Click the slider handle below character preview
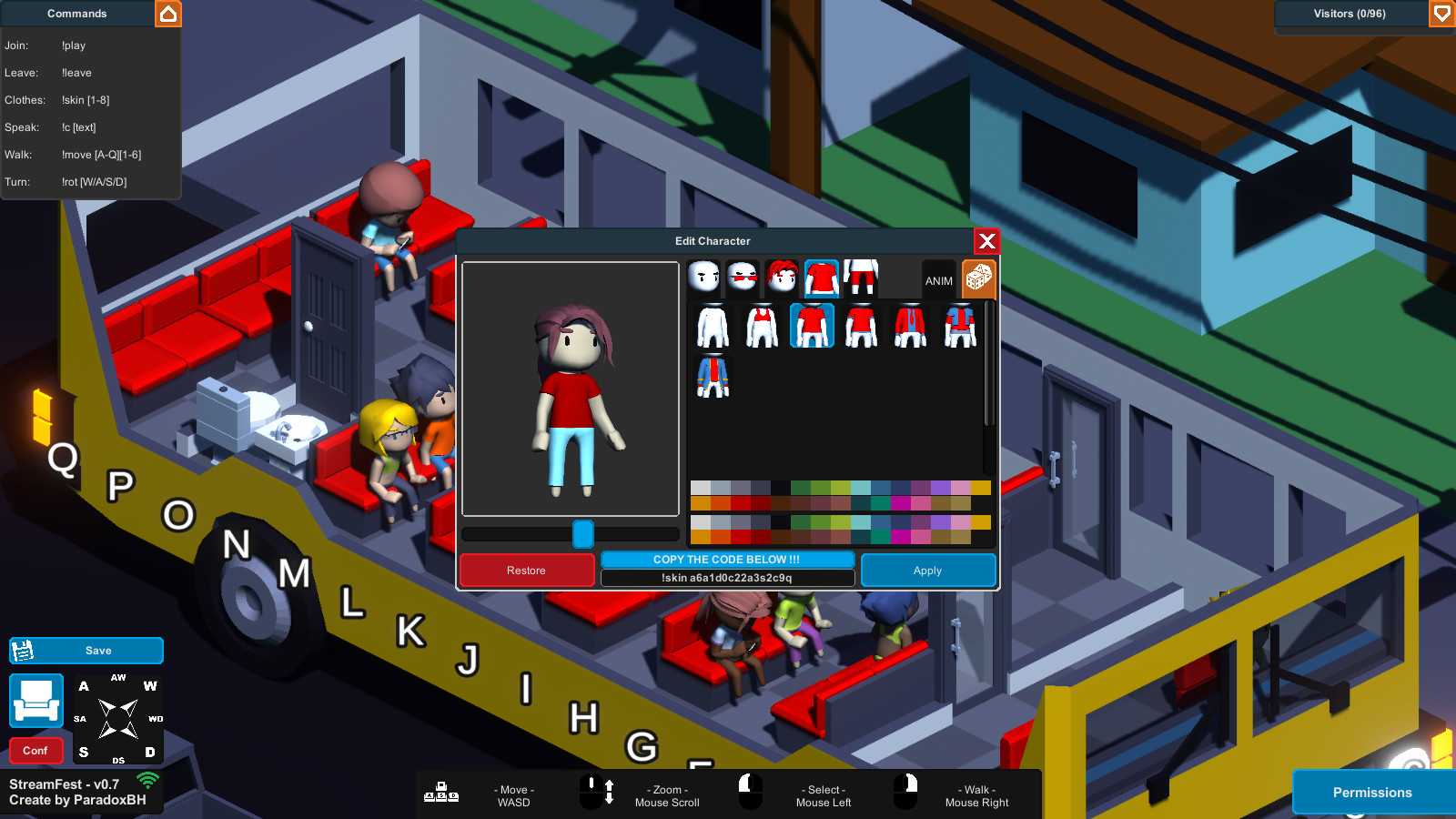Viewport: 1456px width, 819px height. pos(582,535)
